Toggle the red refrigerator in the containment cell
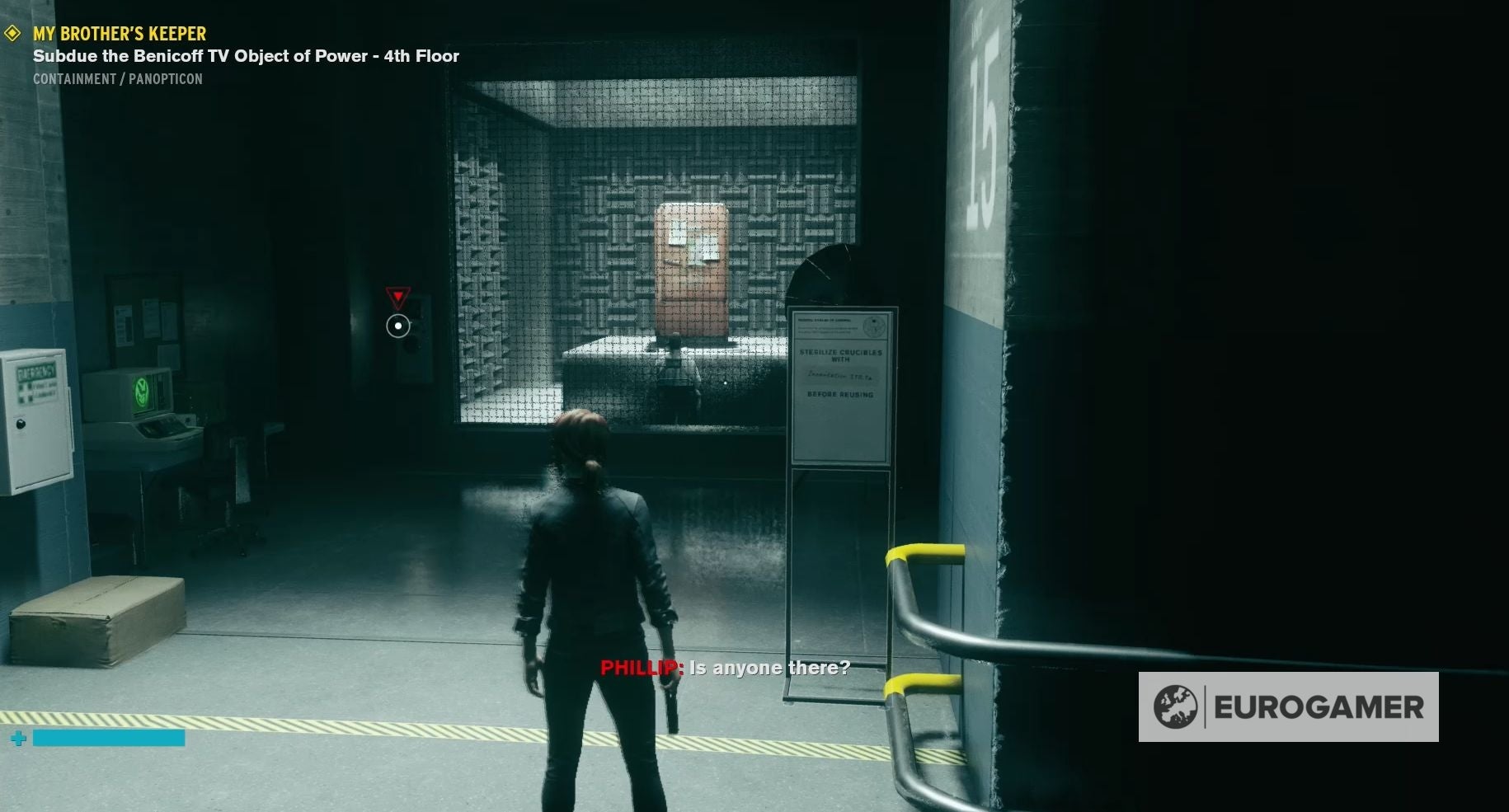This screenshot has height=812, width=1509. 692,272
